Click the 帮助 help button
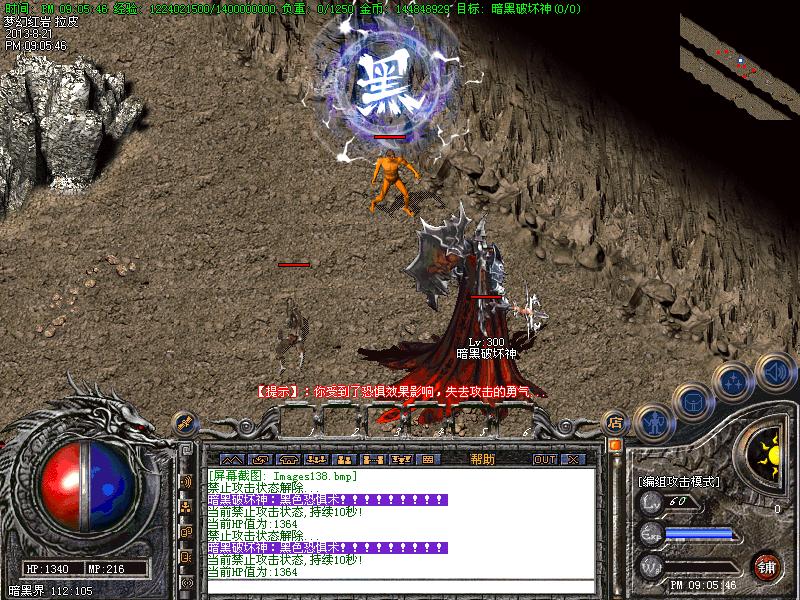The height and width of the screenshot is (600, 800). [x=481, y=459]
